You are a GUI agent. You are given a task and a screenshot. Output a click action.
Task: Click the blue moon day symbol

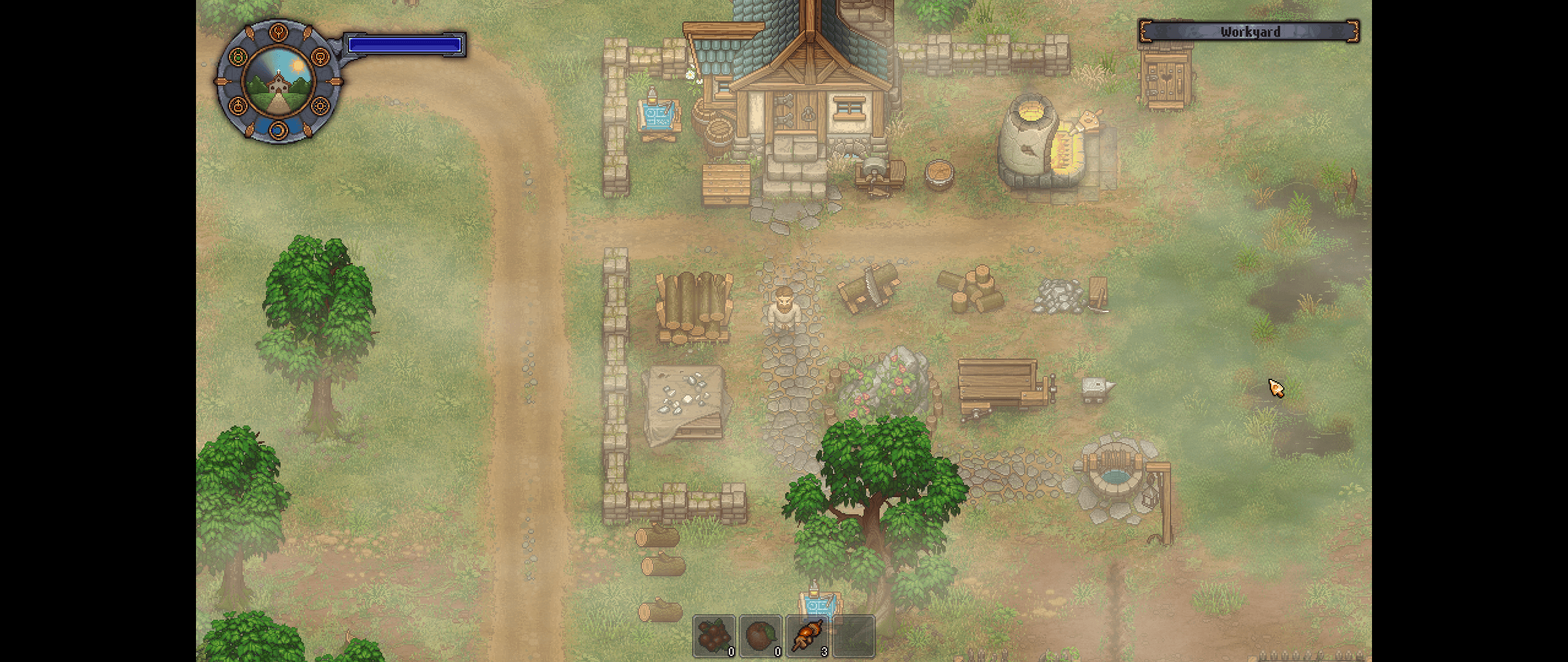click(x=279, y=129)
